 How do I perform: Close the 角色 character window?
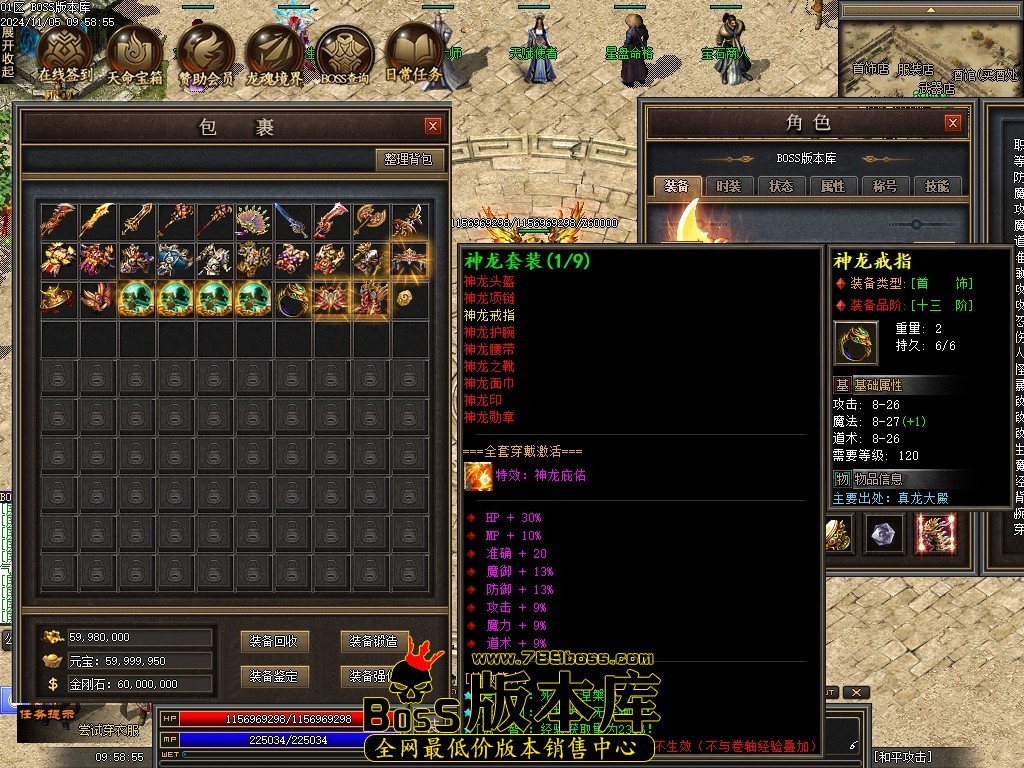click(953, 123)
